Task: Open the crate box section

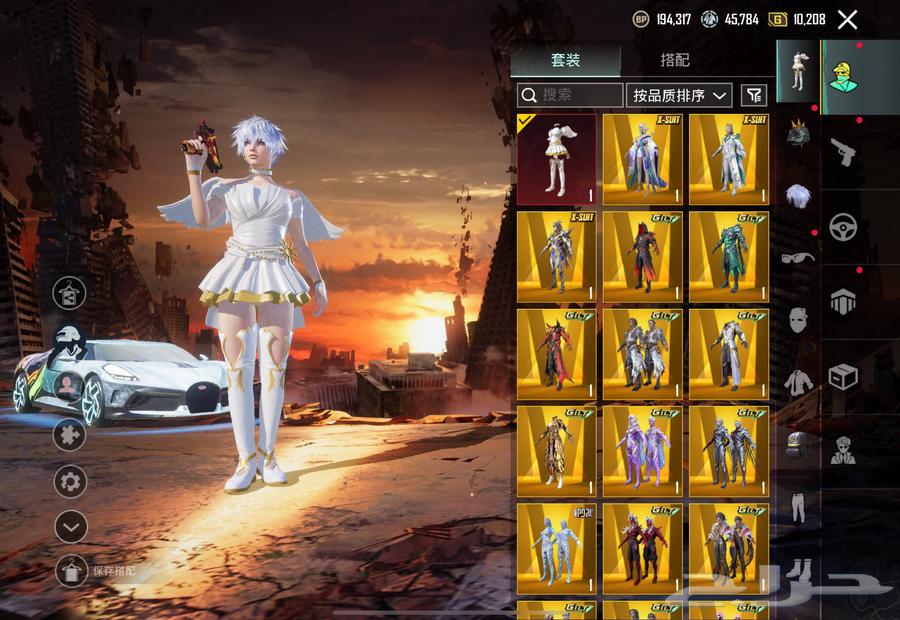Action: tap(843, 376)
